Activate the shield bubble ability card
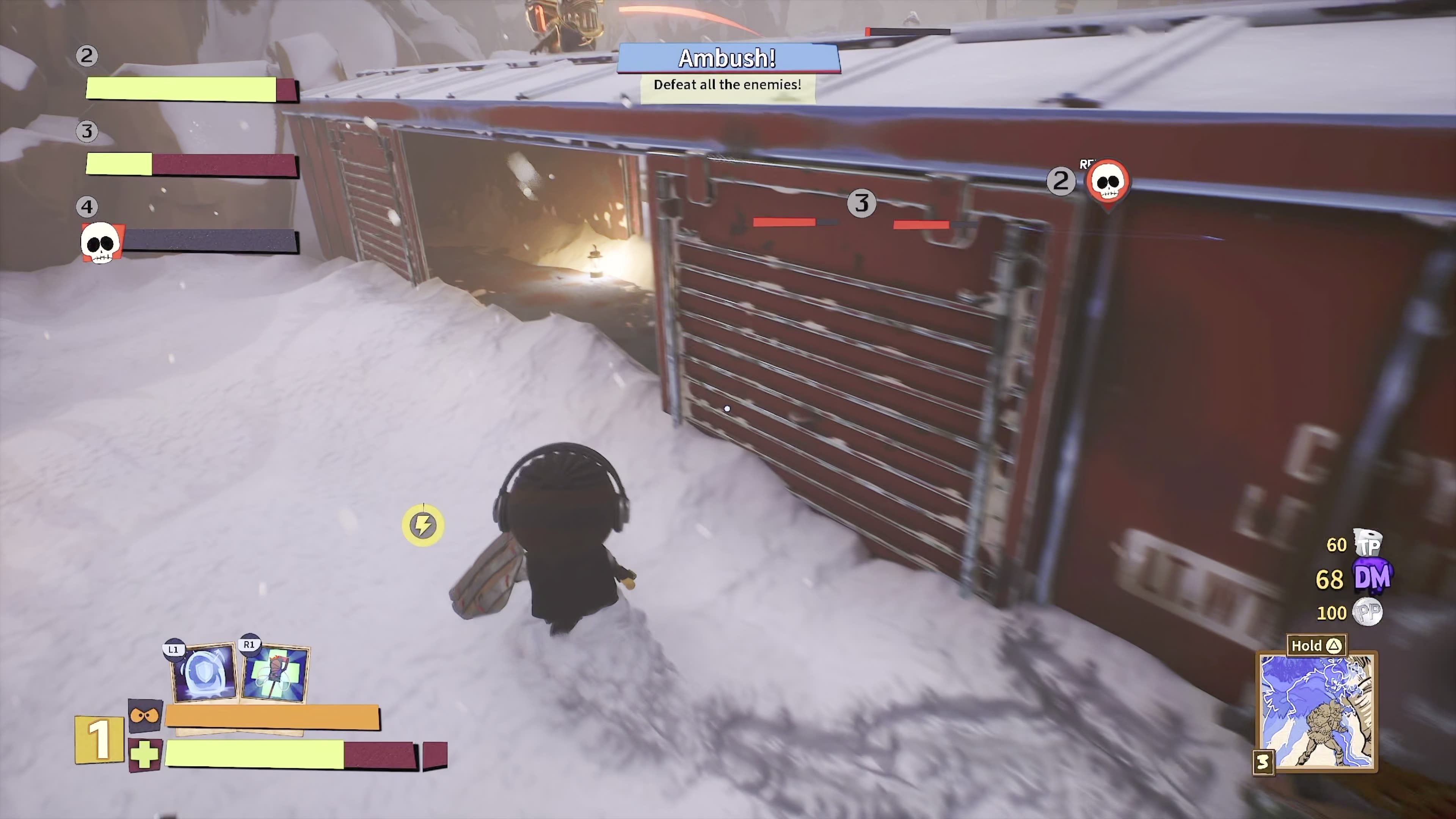The width and height of the screenshot is (1456, 819). (x=204, y=673)
